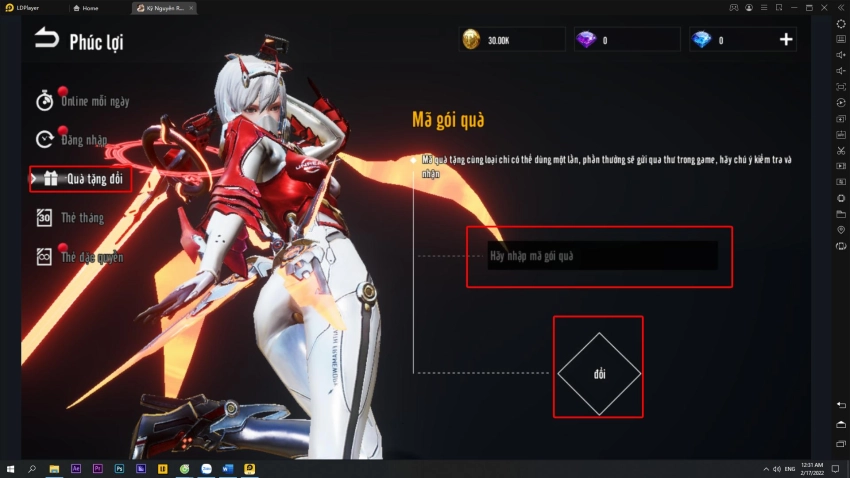The image size is (850, 478).
Task: Redeem code with the đổi diamond button
Action: pos(598,373)
